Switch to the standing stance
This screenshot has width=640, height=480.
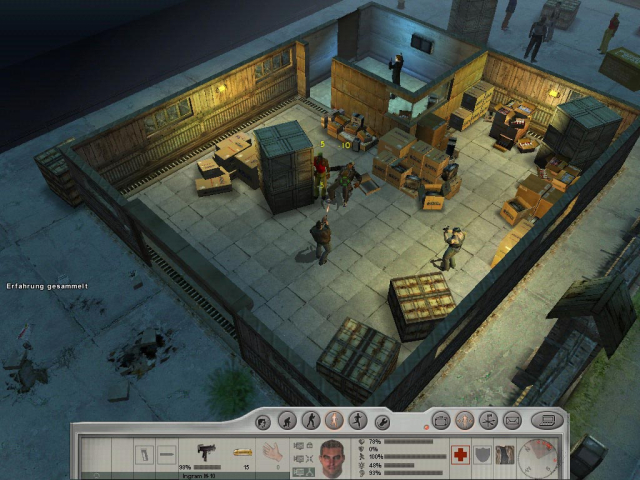coord(334,421)
